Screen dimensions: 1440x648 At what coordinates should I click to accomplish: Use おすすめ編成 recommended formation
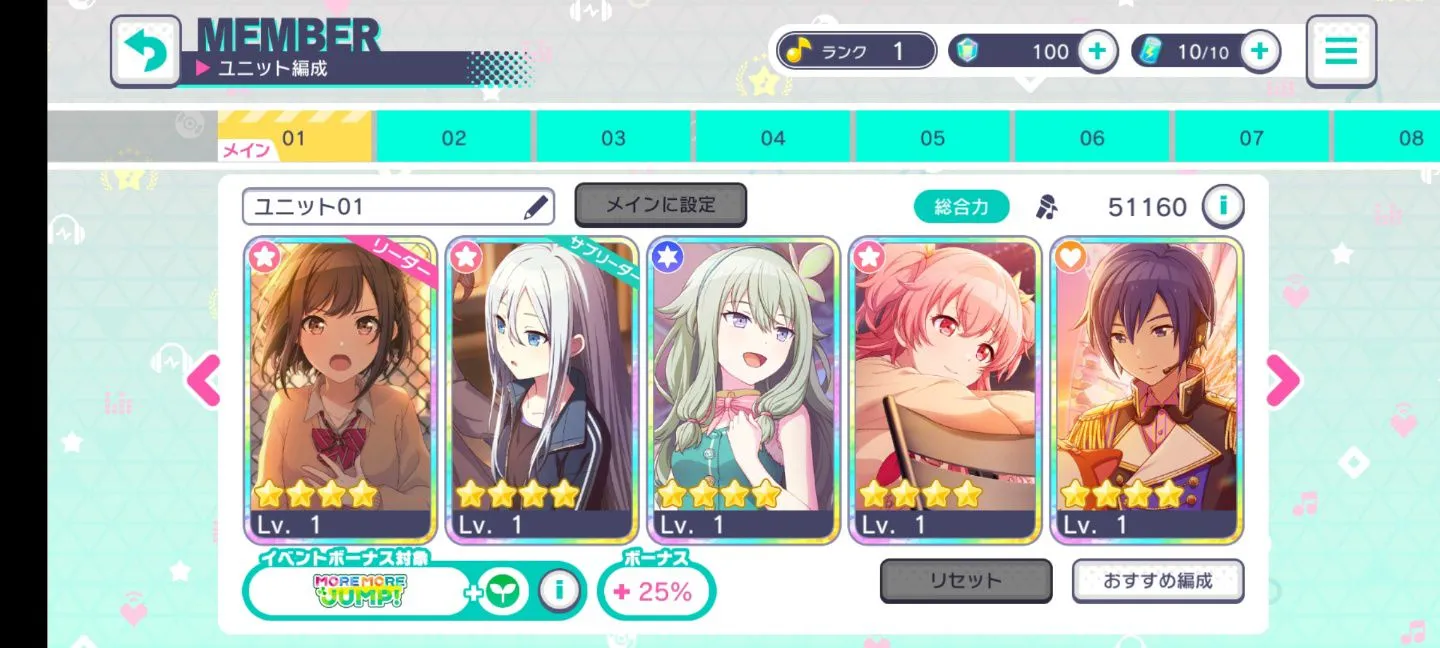(1158, 581)
